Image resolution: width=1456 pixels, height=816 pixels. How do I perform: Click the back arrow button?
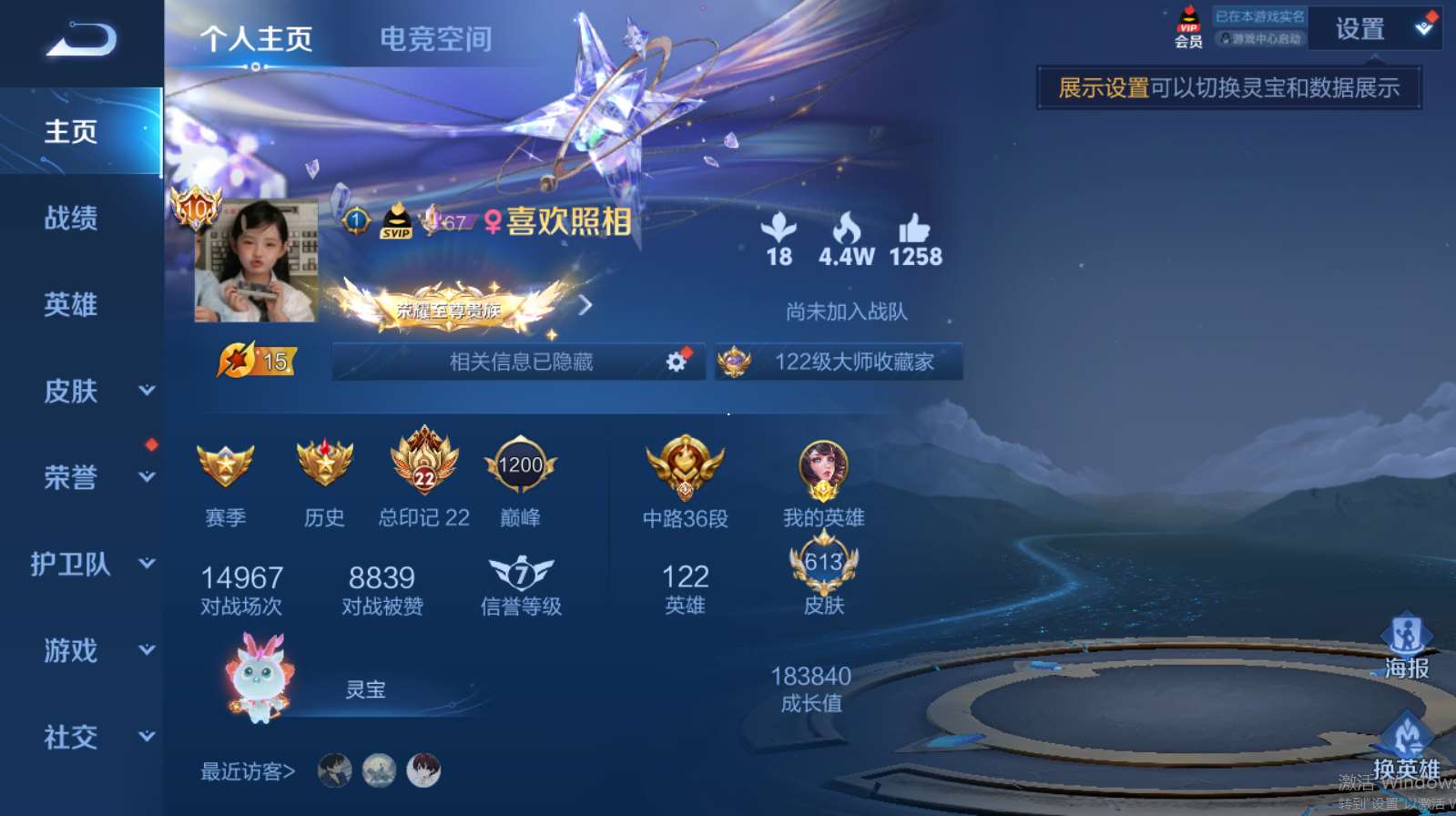[x=81, y=40]
